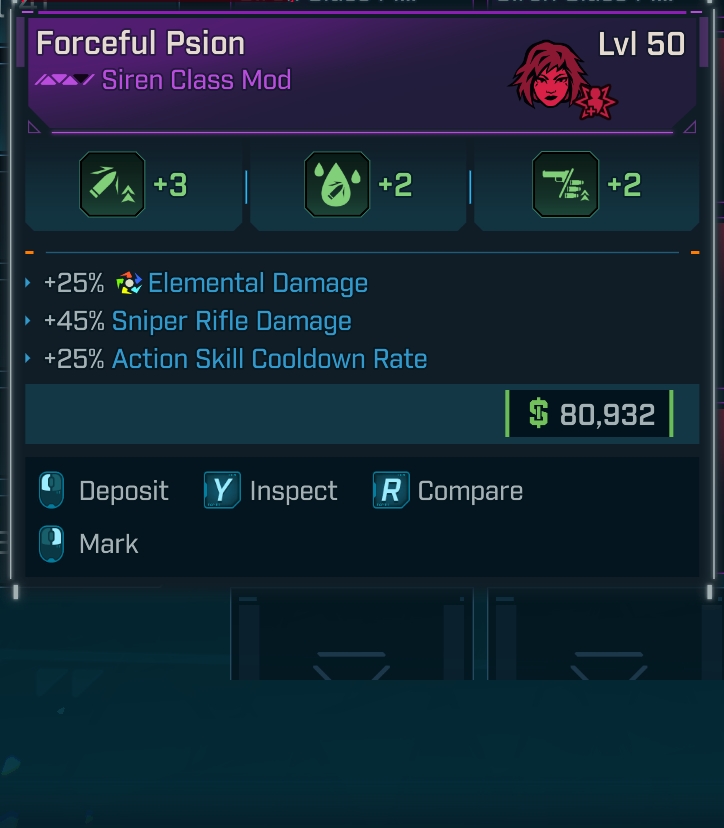Select the bullet skill icon with +3
724x828 pixels.
click(x=112, y=185)
